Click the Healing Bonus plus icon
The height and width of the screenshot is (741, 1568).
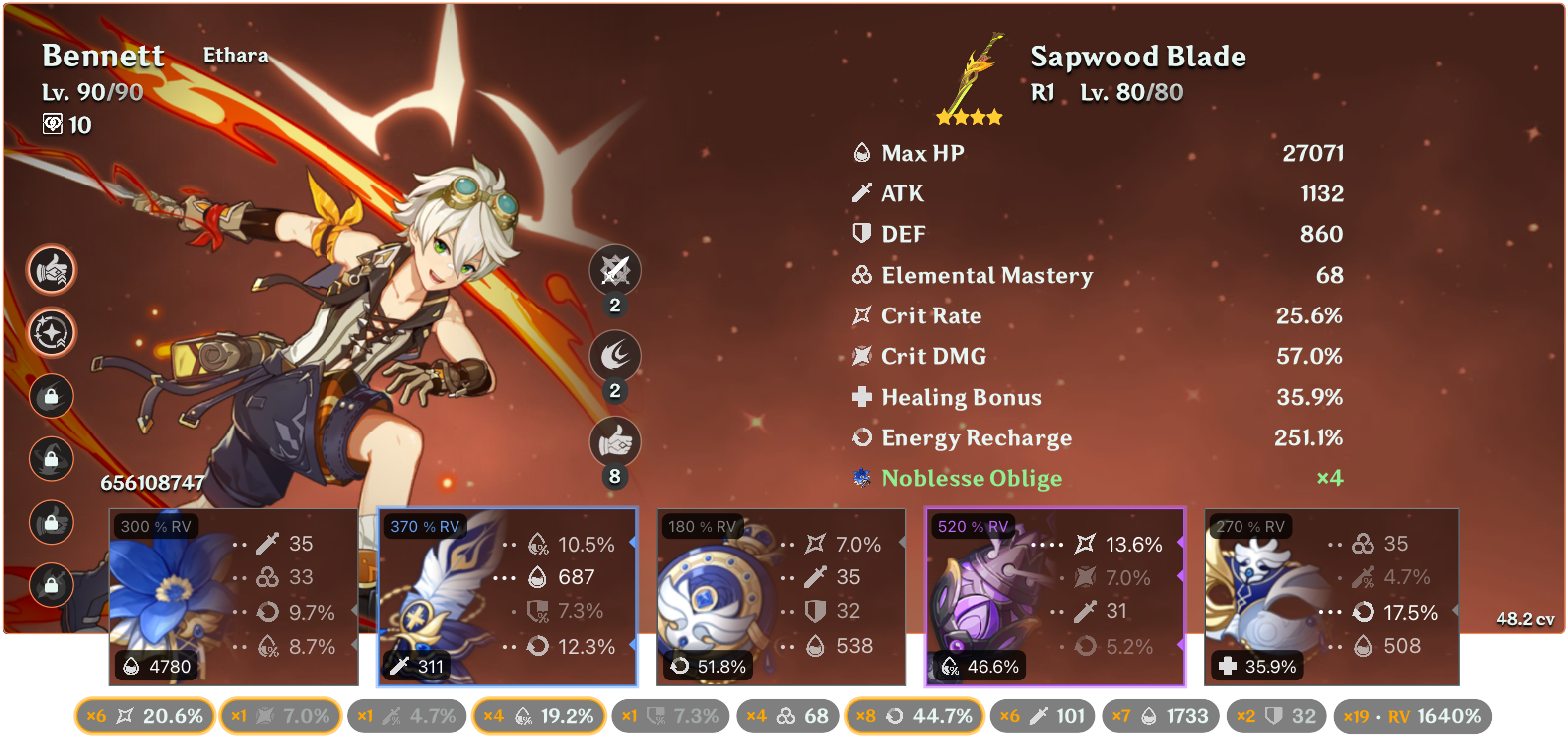(860, 397)
